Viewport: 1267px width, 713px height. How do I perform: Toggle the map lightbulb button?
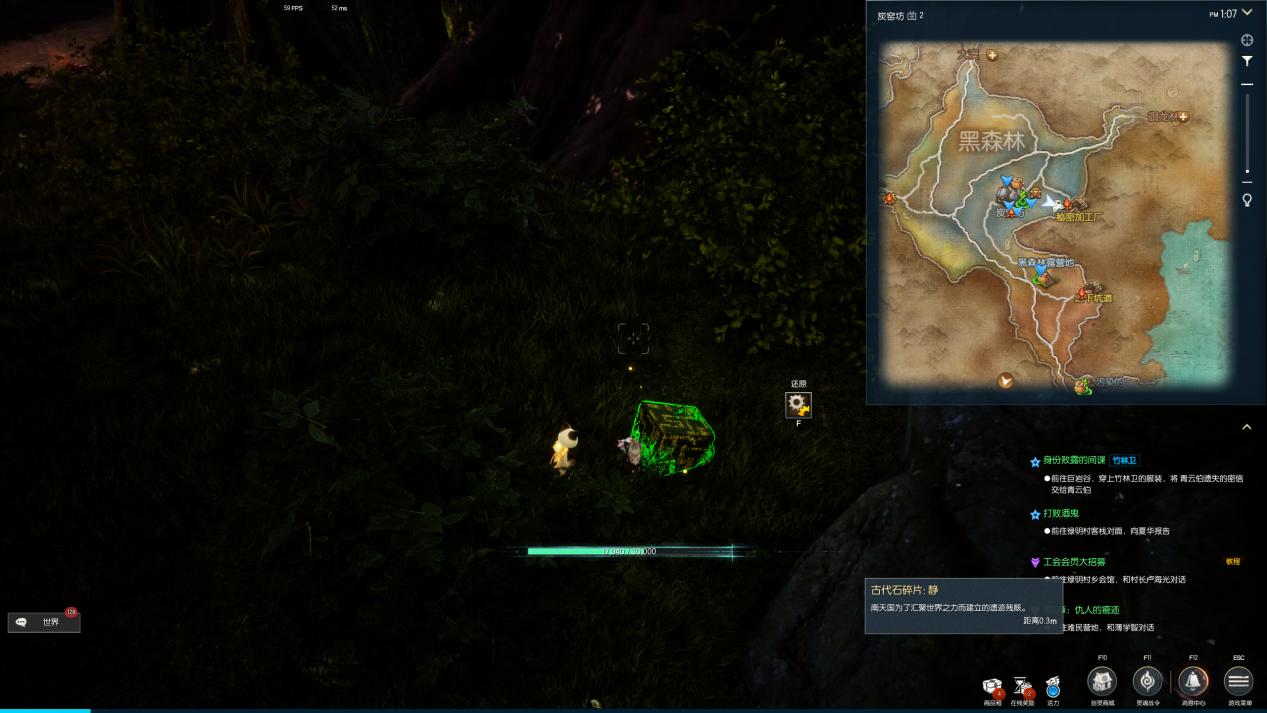(1247, 200)
